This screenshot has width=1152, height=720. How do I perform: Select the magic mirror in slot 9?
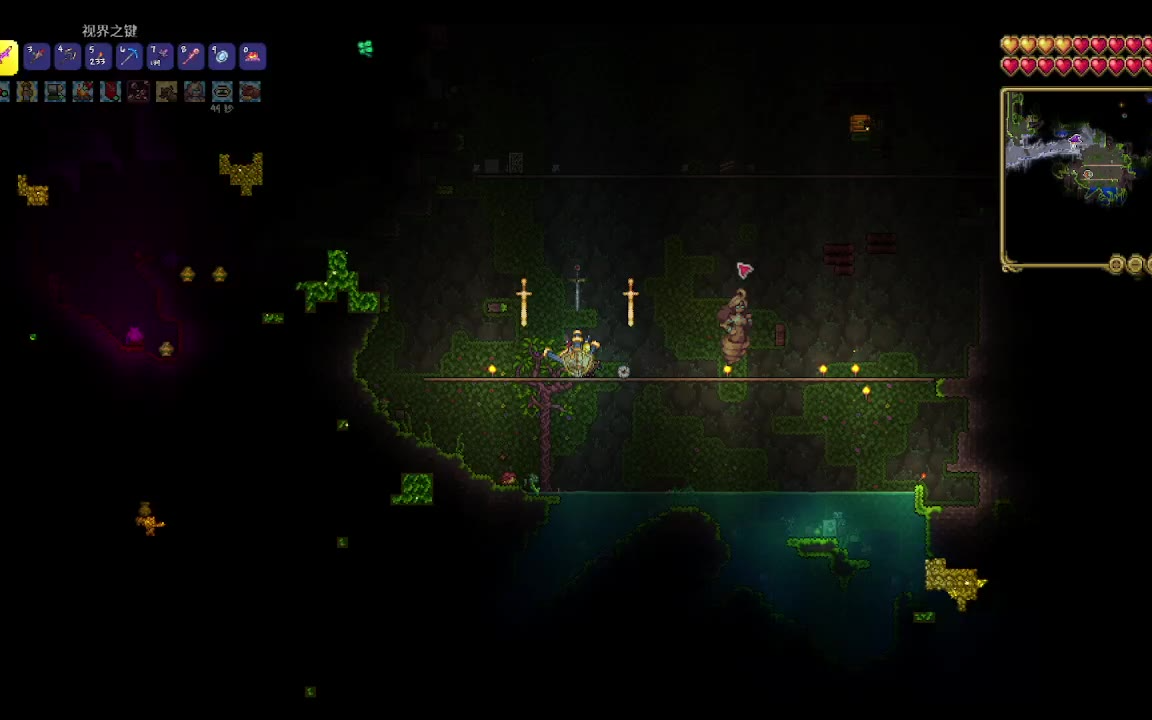coord(222,56)
